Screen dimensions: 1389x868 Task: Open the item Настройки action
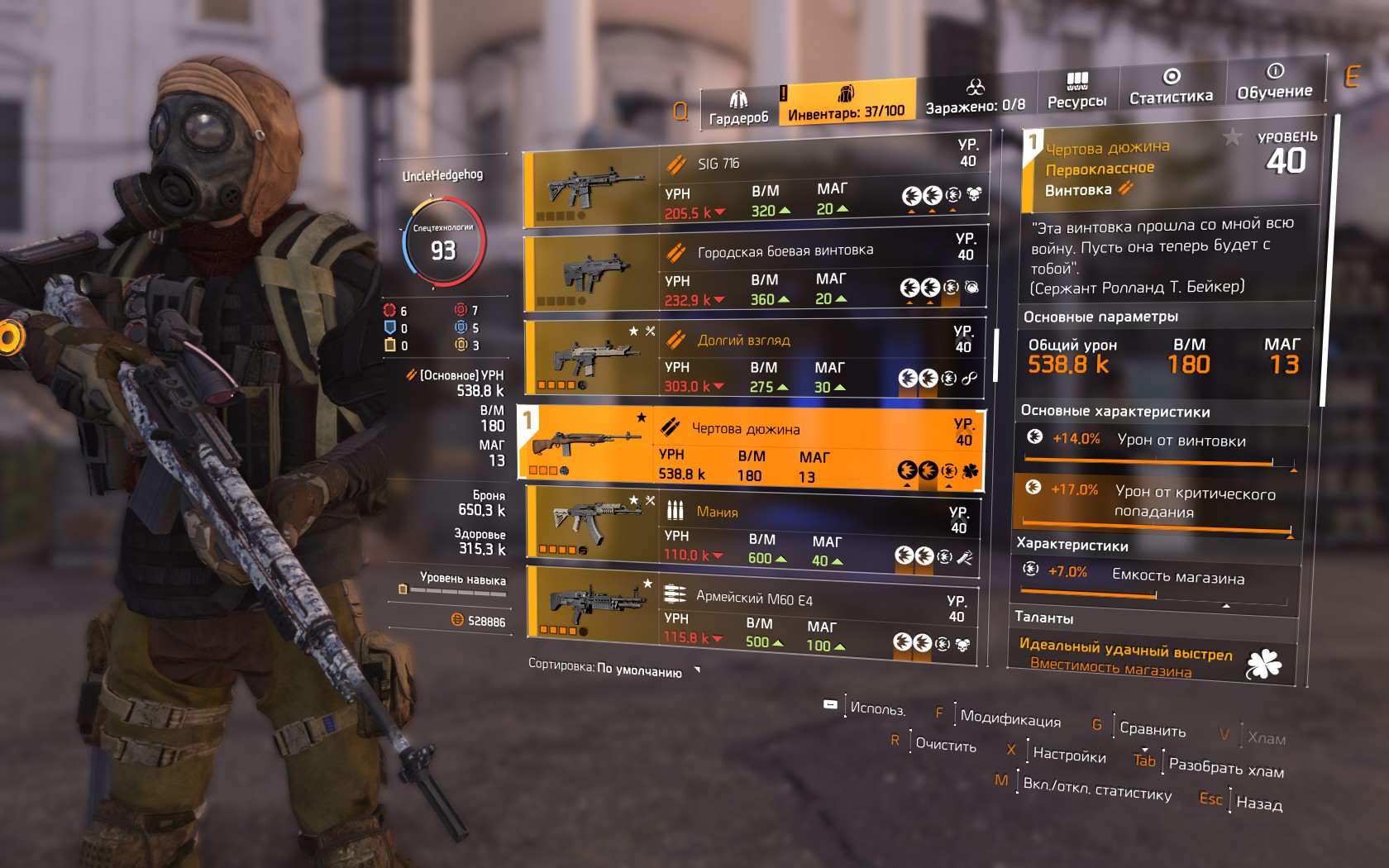pyautogui.click(x=1068, y=754)
